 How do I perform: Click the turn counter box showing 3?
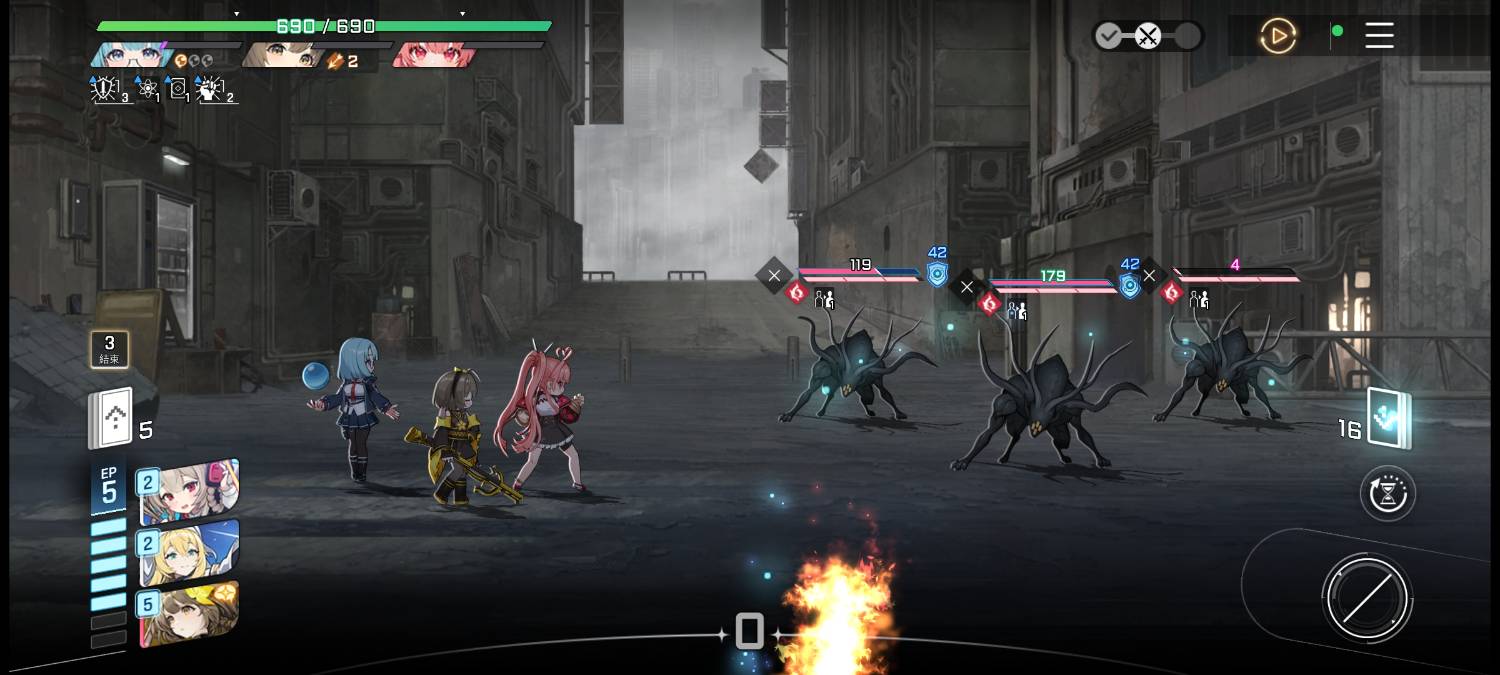point(110,349)
